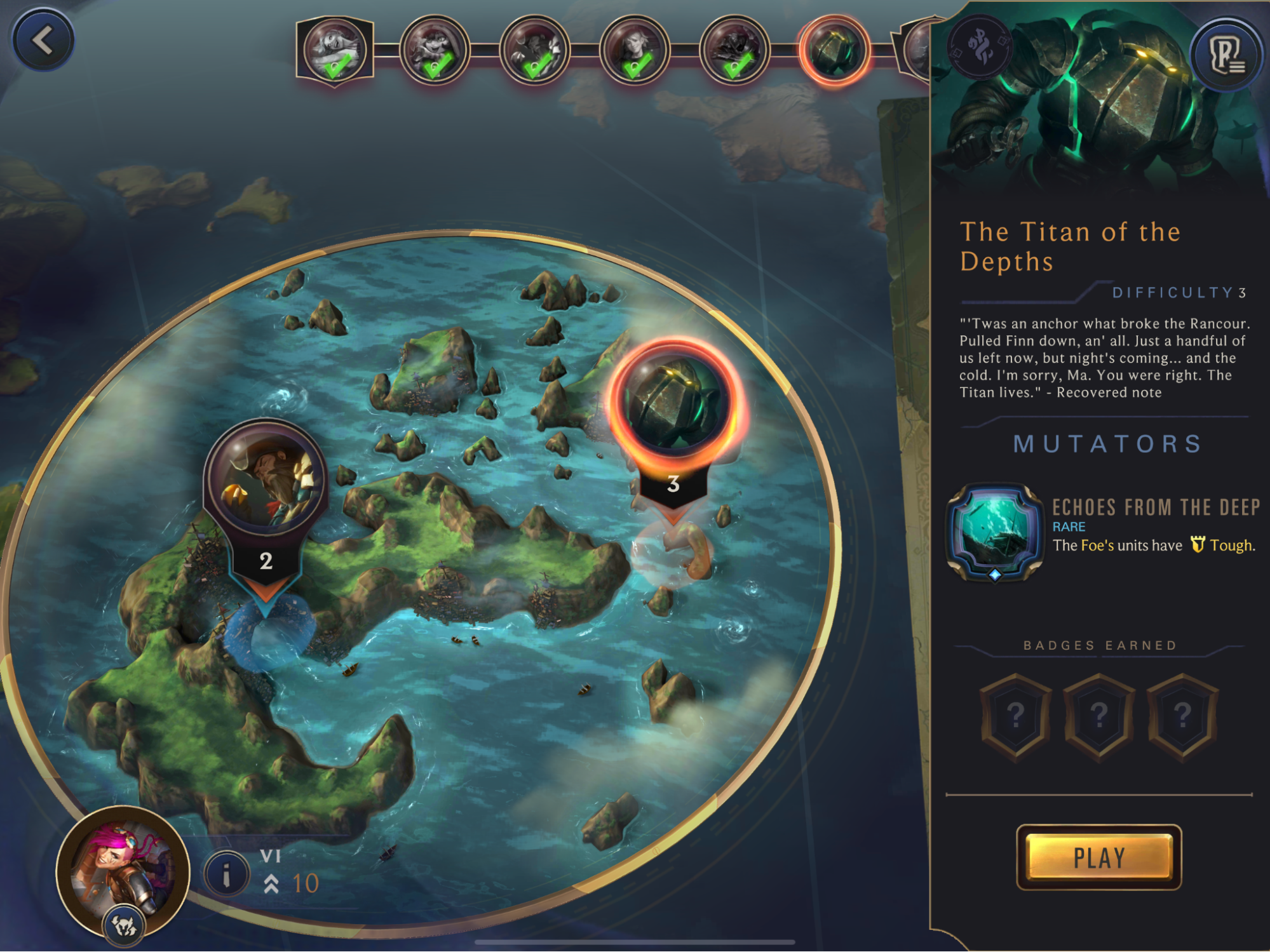The image size is (1270, 952).
Task: Click the Tough keyword shield icon
Action: coord(1197,545)
